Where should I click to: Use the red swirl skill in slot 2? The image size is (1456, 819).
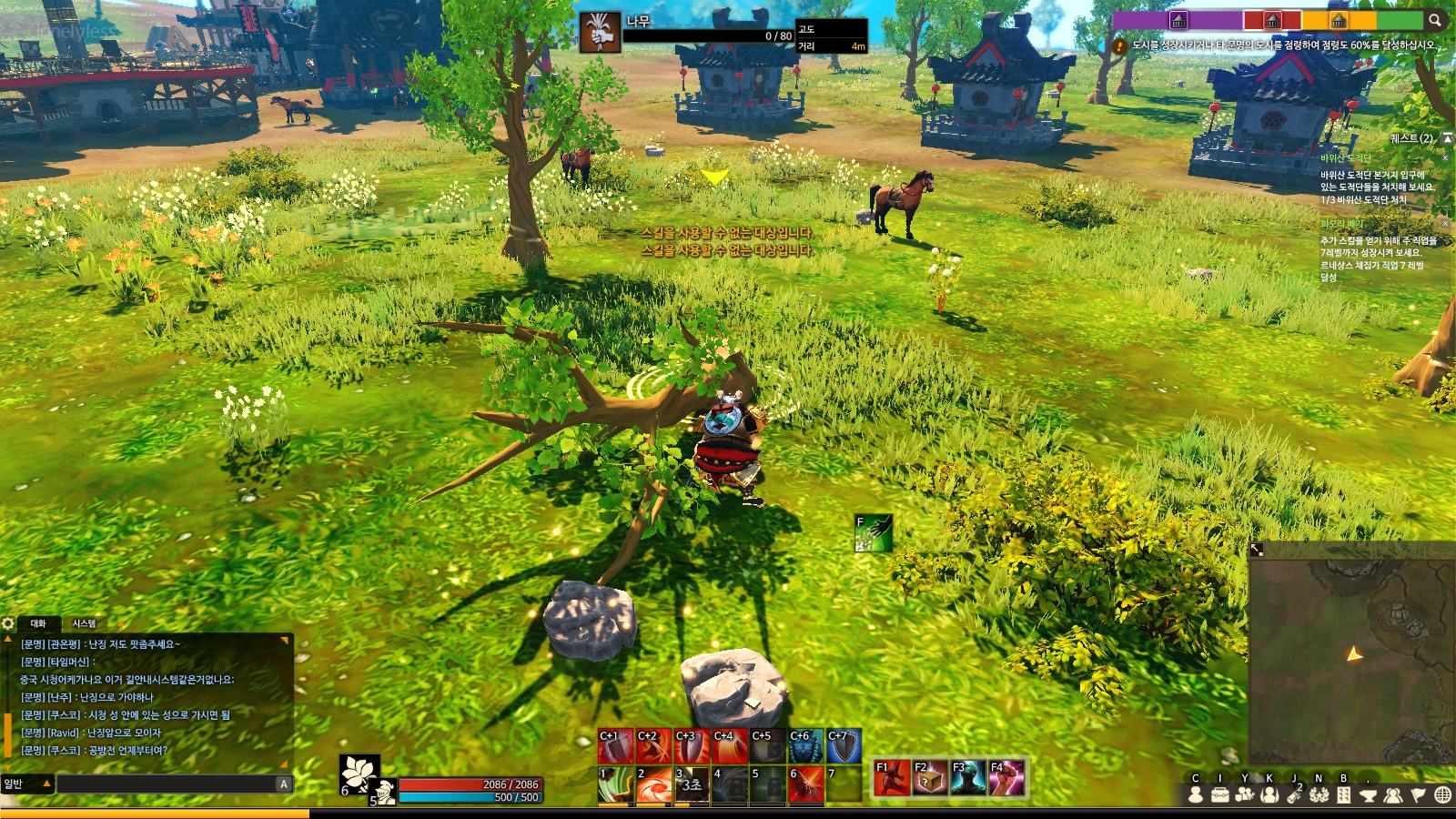tap(653, 785)
